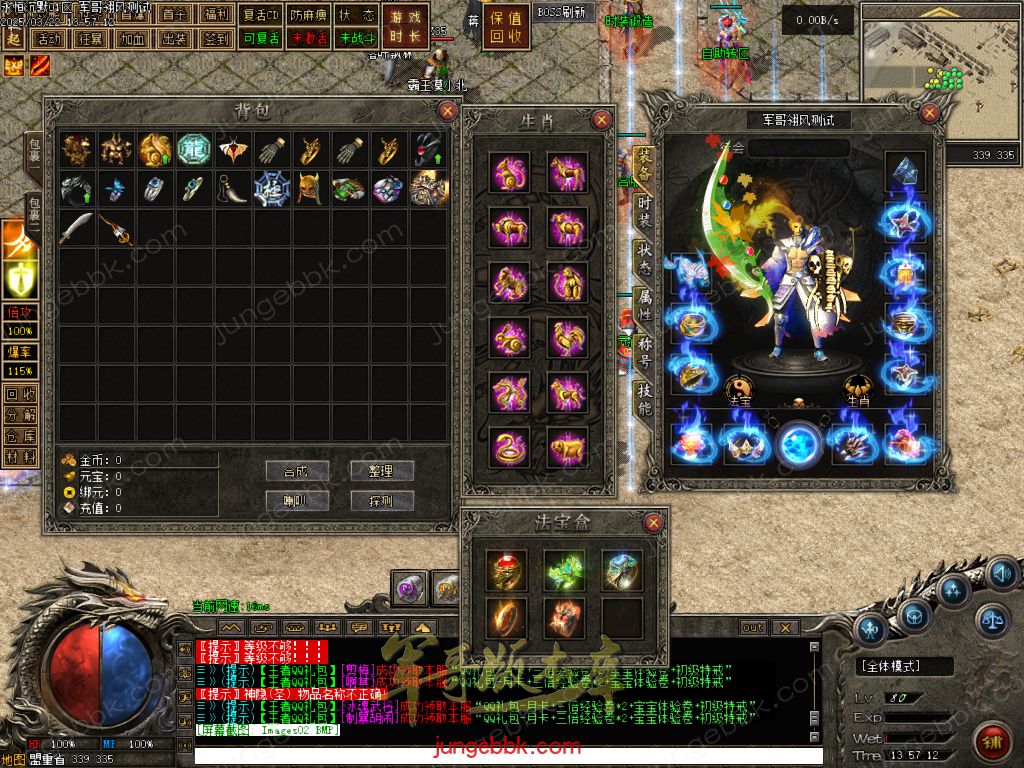The height and width of the screenshot is (768, 1024).
Task: Switch to the 时装 costume tab
Action: (x=646, y=208)
